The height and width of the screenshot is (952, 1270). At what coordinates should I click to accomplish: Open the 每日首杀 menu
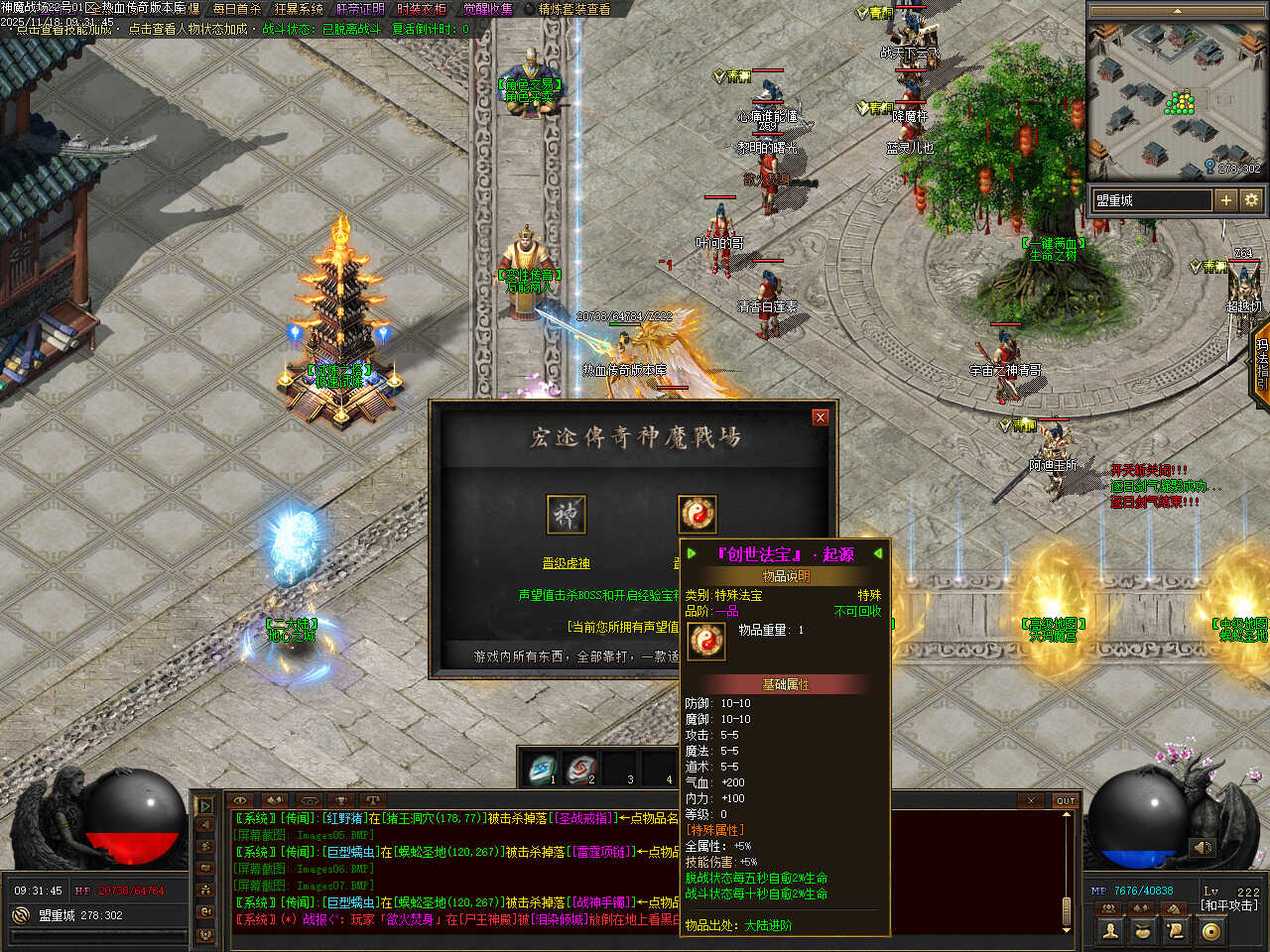[x=236, y=9]
